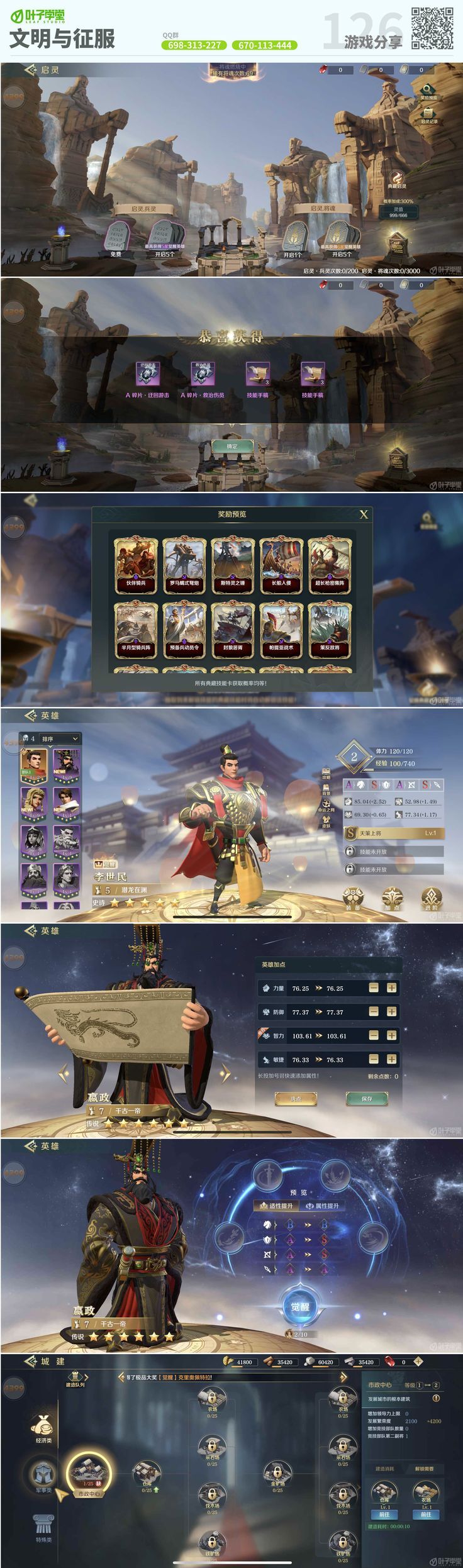The width and height of the screenshot is (463, 1568).
Task: Choose the 封狼居胥 skill card
Action: [233, 629]
